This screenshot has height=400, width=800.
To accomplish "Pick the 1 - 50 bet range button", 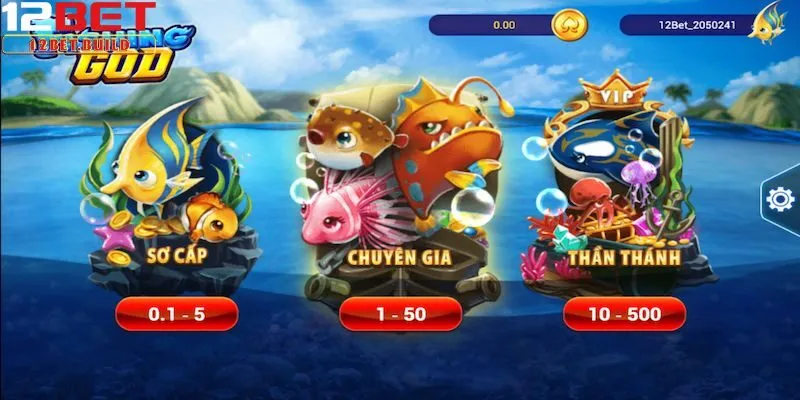I will coord(400,314).
